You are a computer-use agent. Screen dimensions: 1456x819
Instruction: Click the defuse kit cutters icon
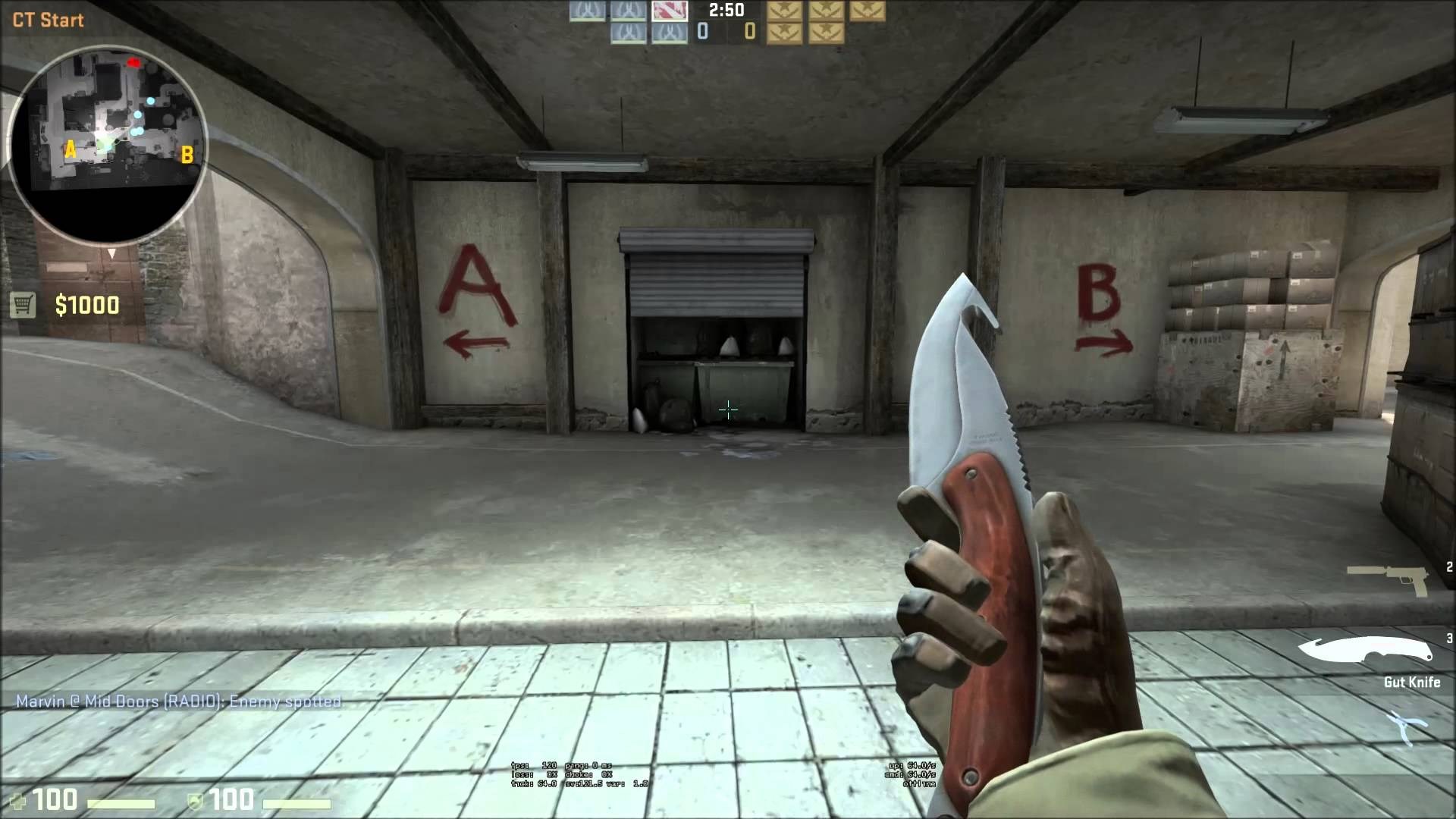click(1407, 726)
